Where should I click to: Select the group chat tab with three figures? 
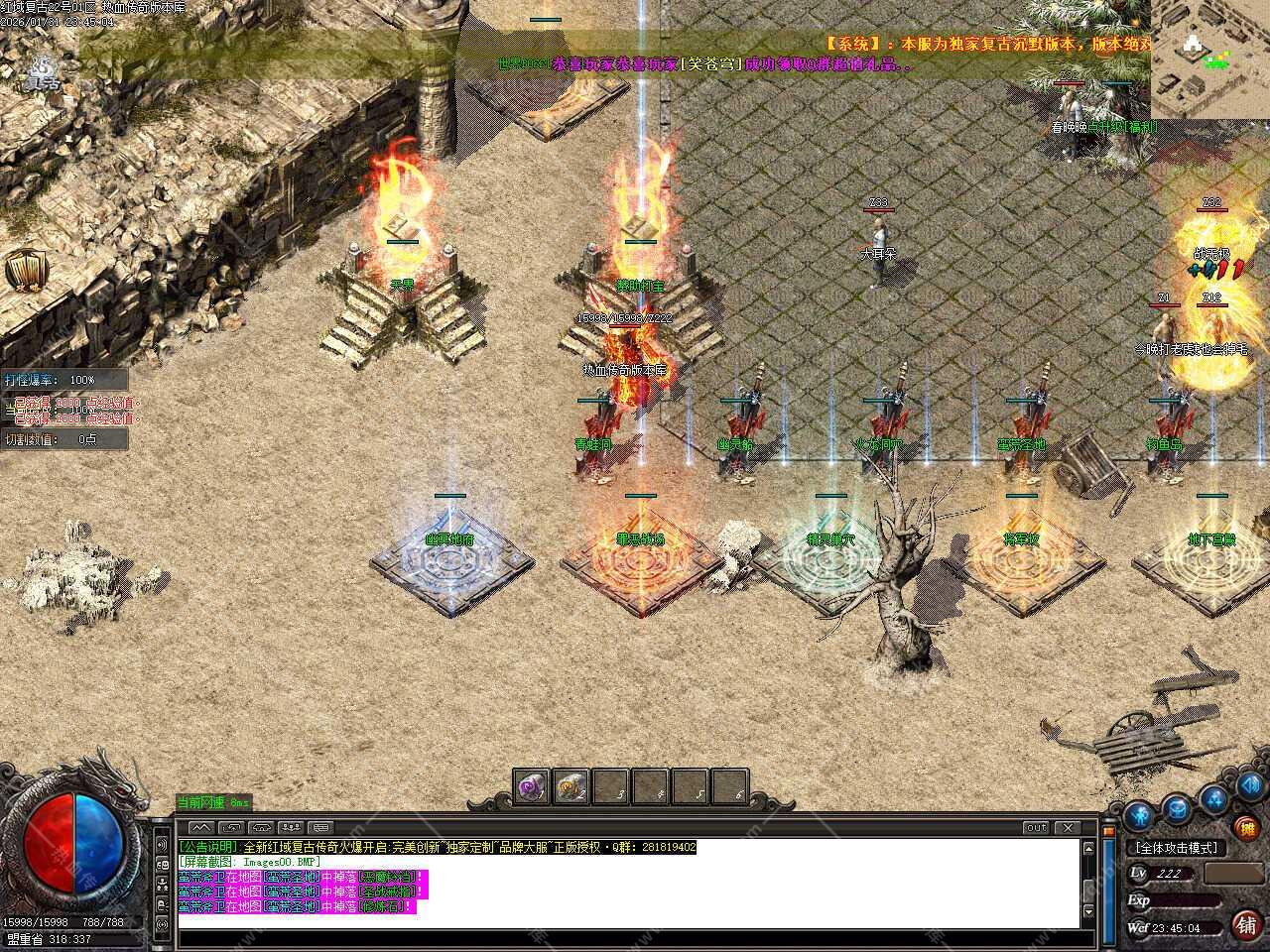point(292,827)
